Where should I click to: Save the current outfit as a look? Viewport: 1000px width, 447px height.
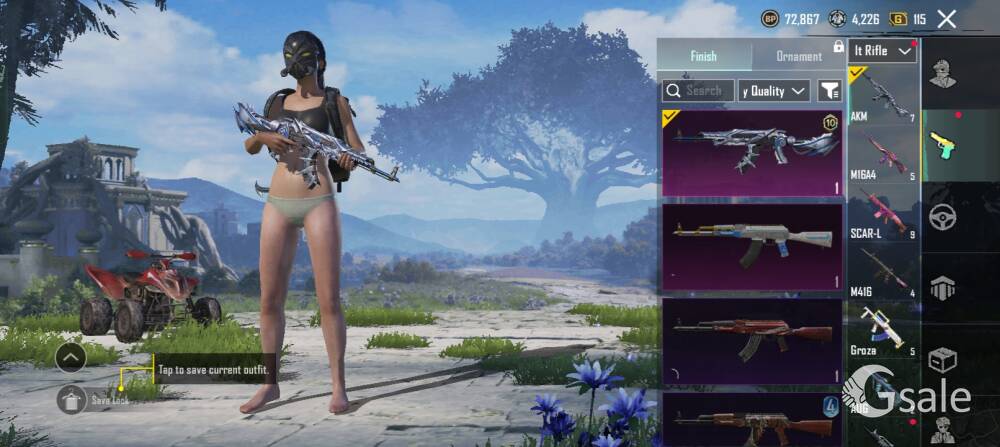tap(71, 400)
